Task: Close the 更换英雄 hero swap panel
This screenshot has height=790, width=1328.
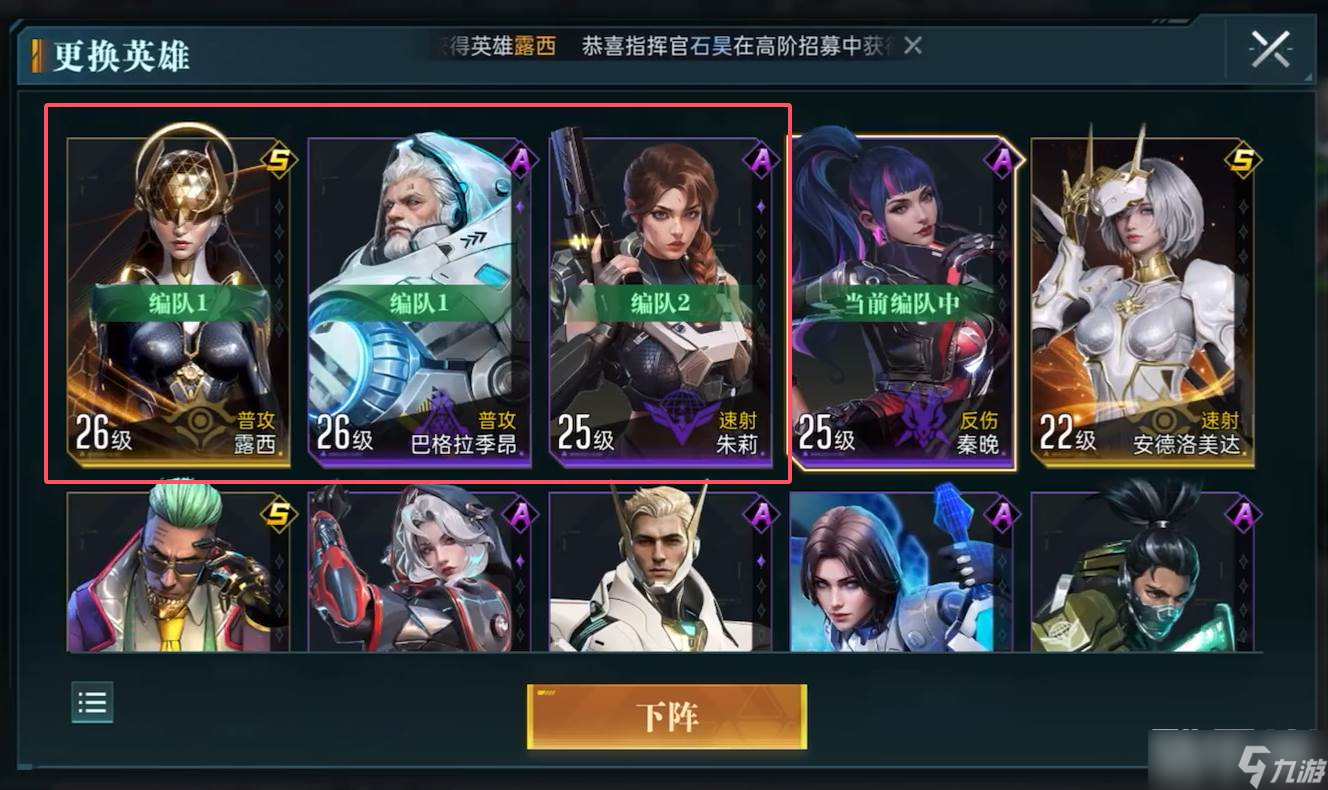Action: point(1270,50)
